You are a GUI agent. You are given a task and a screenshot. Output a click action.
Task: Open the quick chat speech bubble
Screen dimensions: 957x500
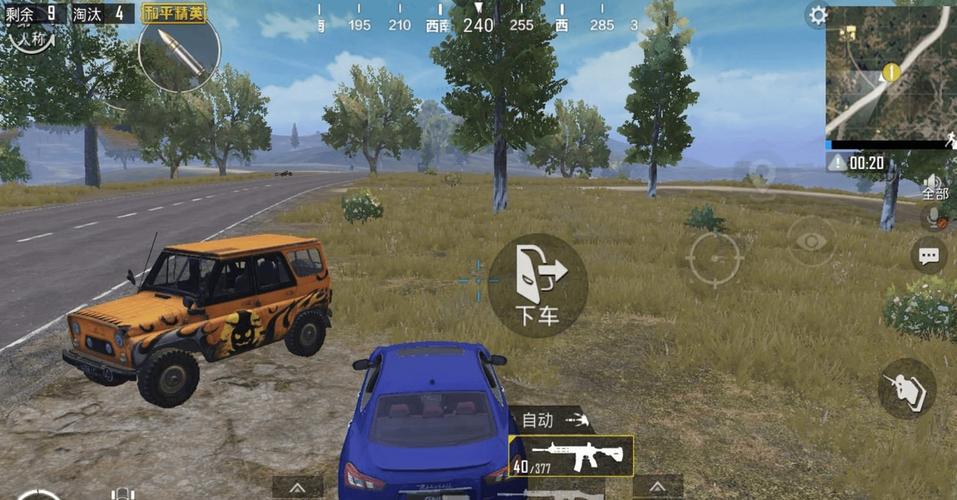[929, 255]
